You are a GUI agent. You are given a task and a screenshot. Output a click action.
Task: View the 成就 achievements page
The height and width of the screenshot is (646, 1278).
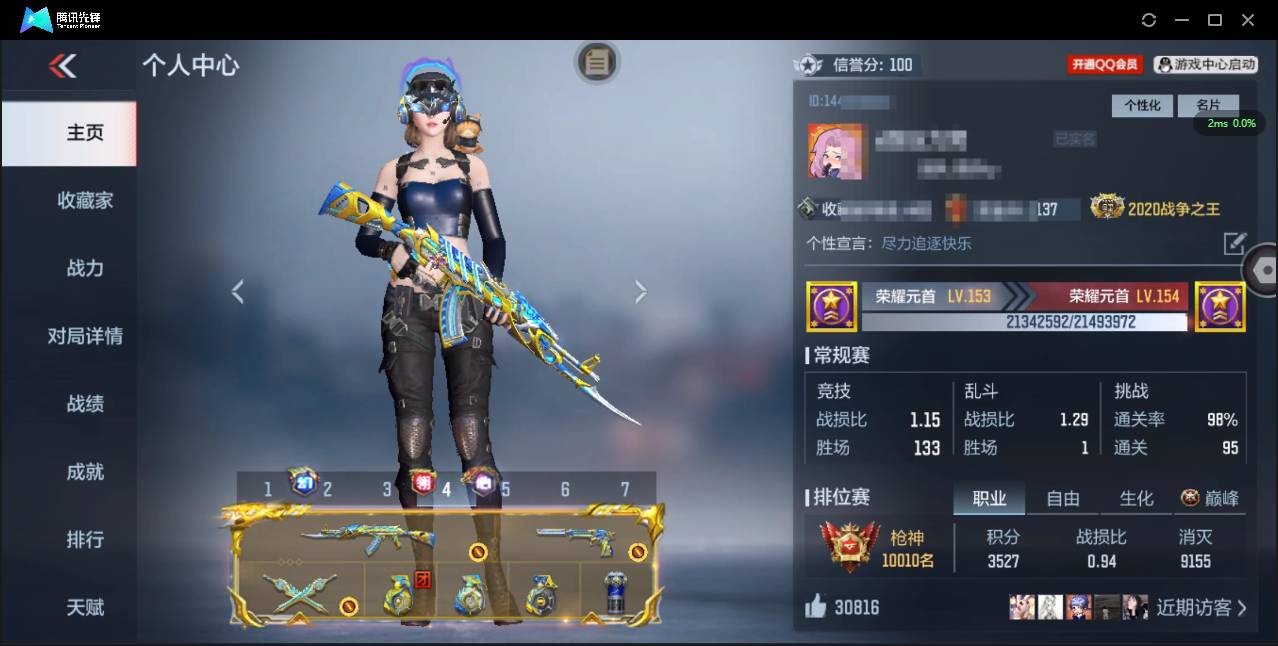pyautogui.click(x=85, y=472)
